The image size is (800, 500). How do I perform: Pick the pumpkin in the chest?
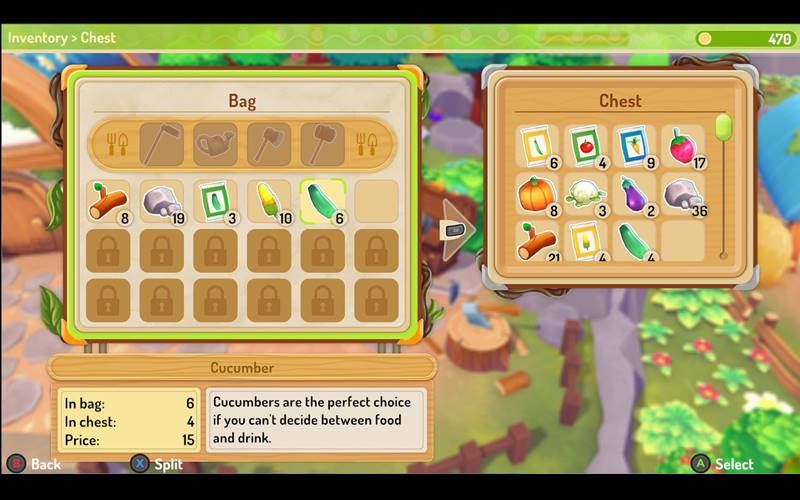(537, 194)
